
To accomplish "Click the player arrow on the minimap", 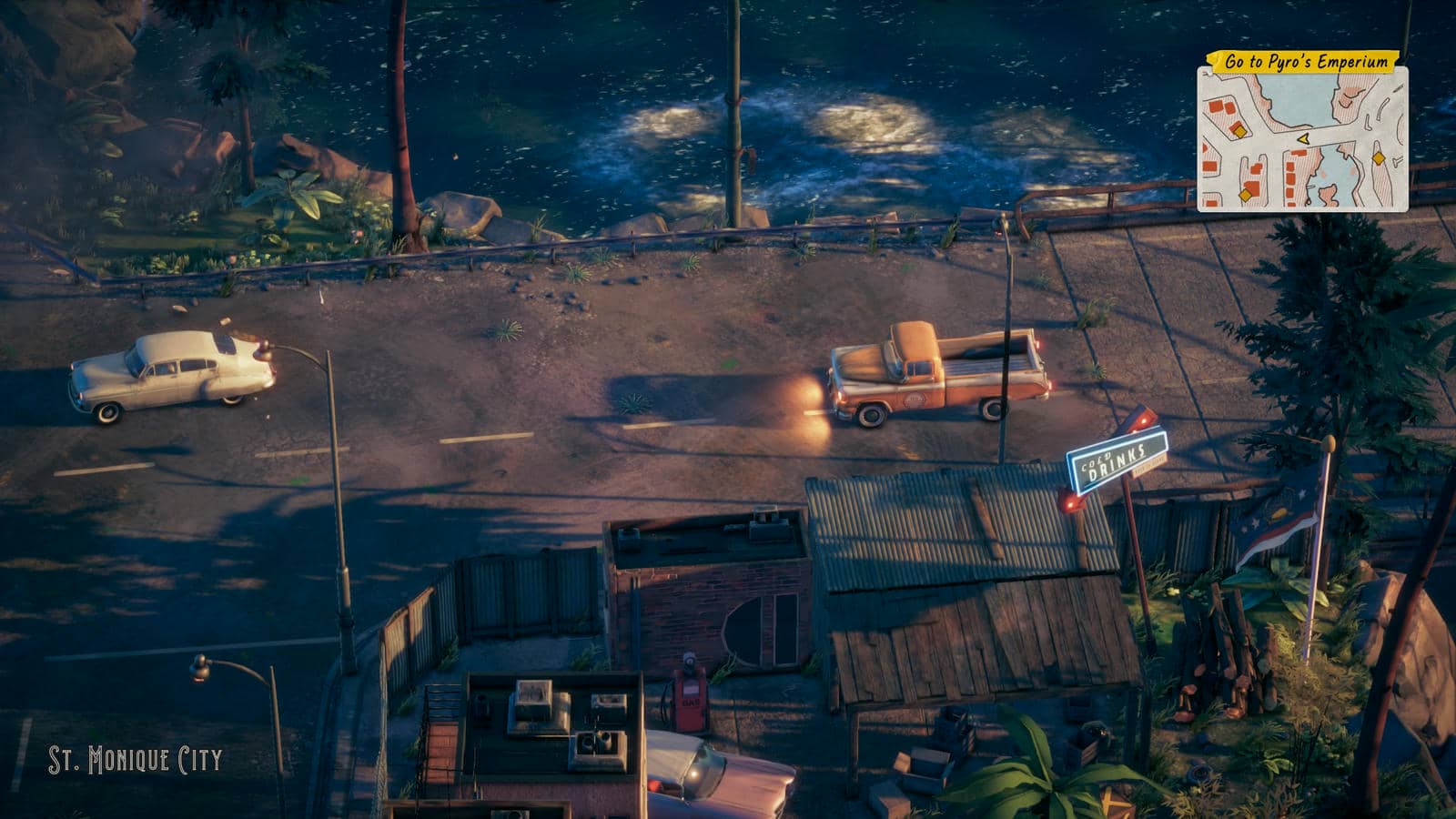I will tap(1304, 139).
